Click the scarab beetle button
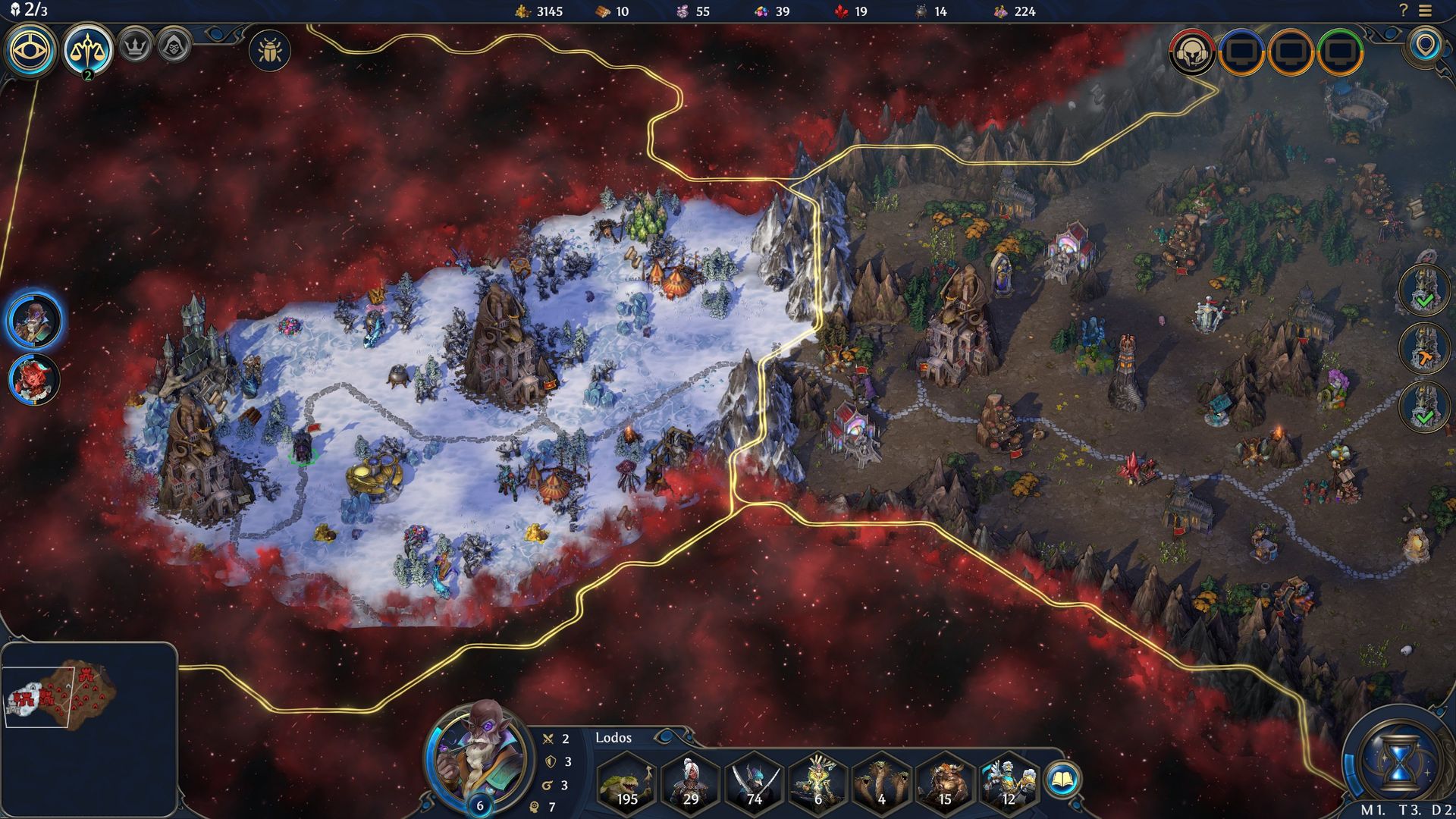 click(269, 51)
